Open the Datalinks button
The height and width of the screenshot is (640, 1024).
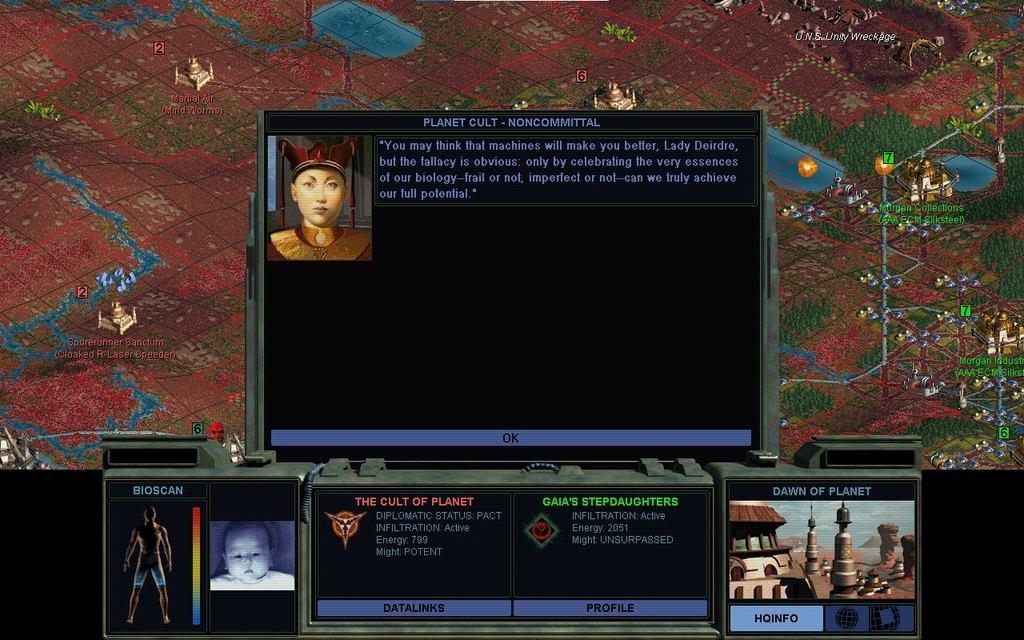point(413,608)
